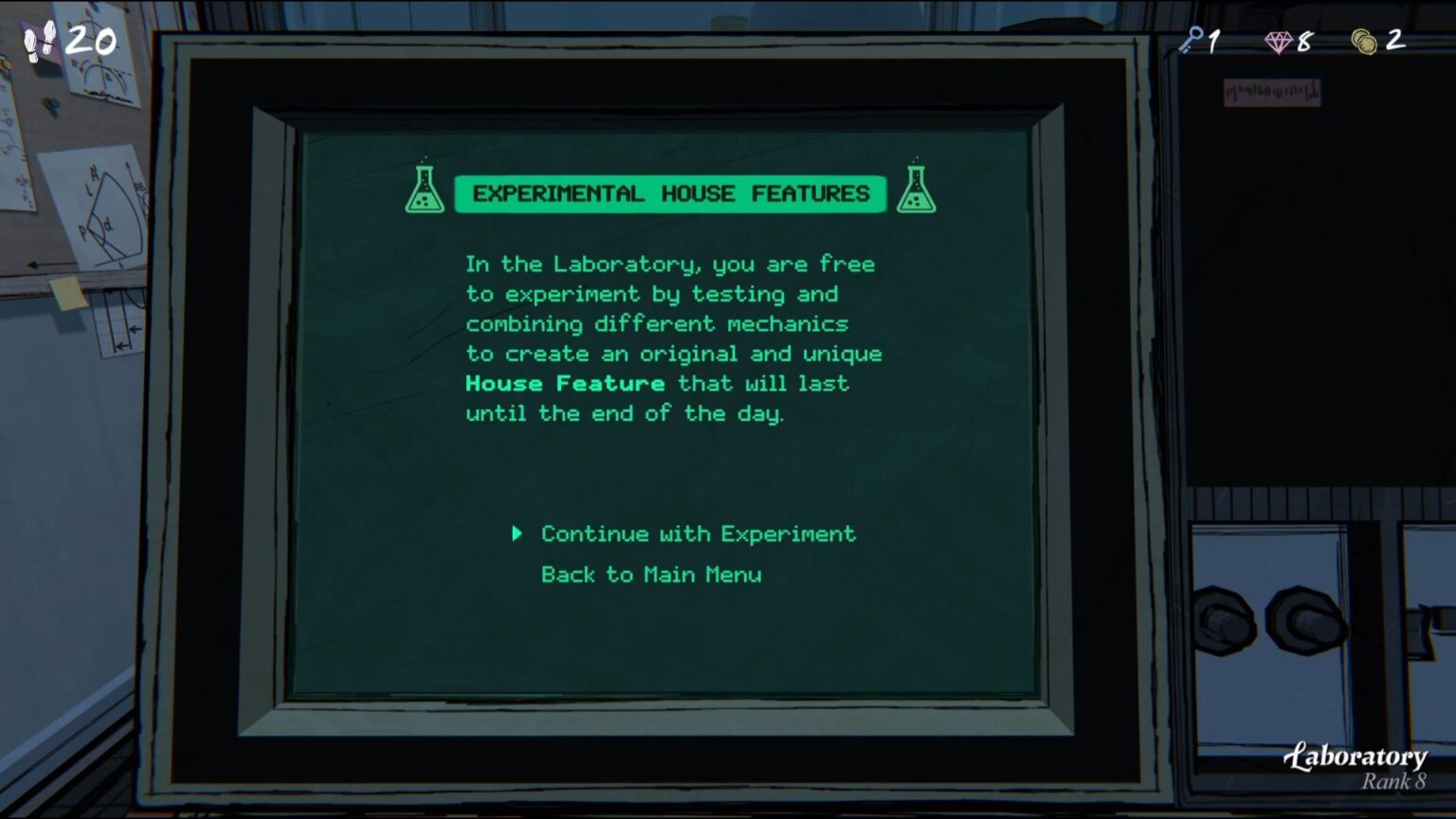This screenshot has width=1456, height=819.
Task: Select "Back to Main Menu"
Action: 650,574
